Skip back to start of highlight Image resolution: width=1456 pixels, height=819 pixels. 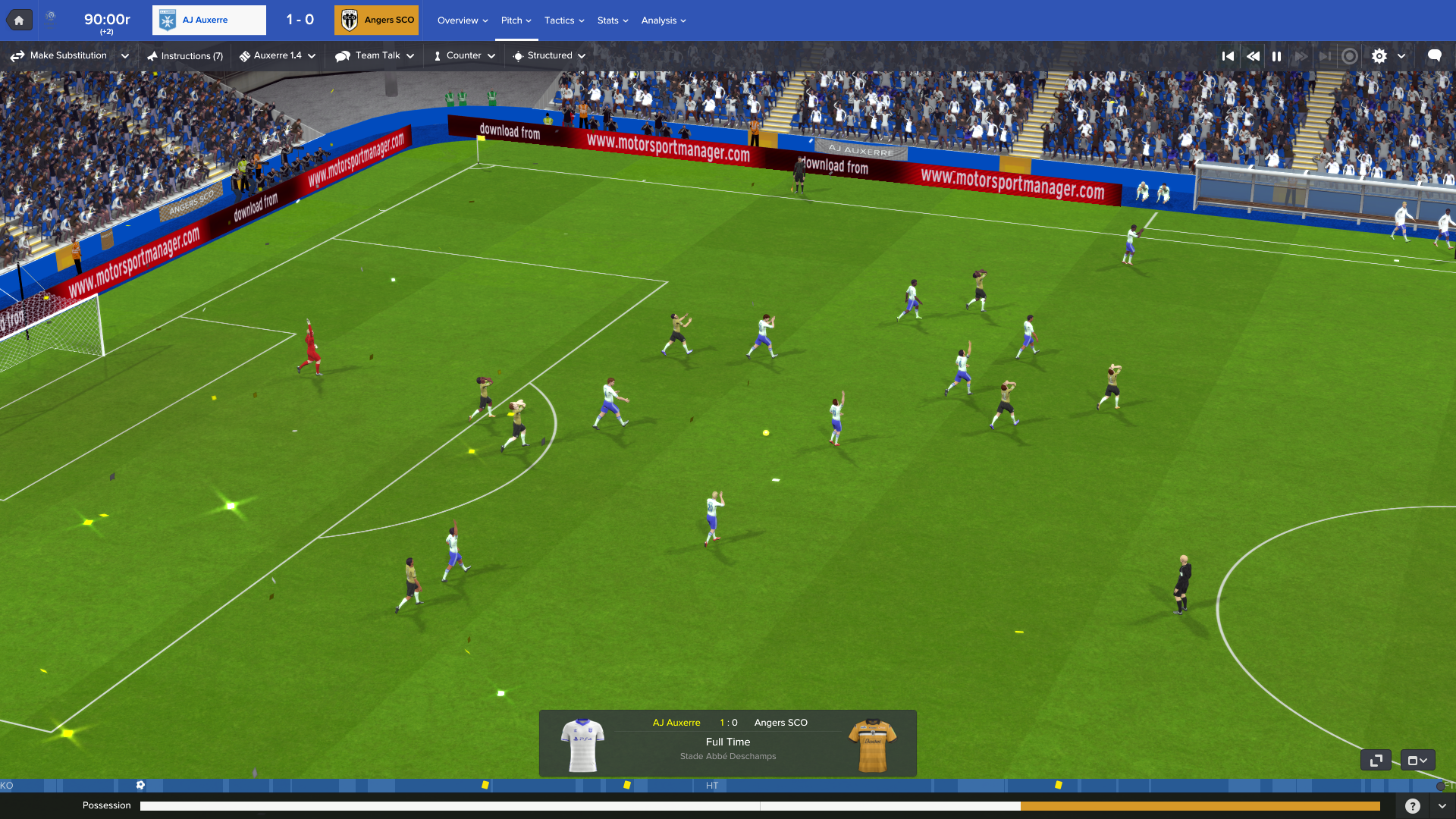(x=1228, y=56)
